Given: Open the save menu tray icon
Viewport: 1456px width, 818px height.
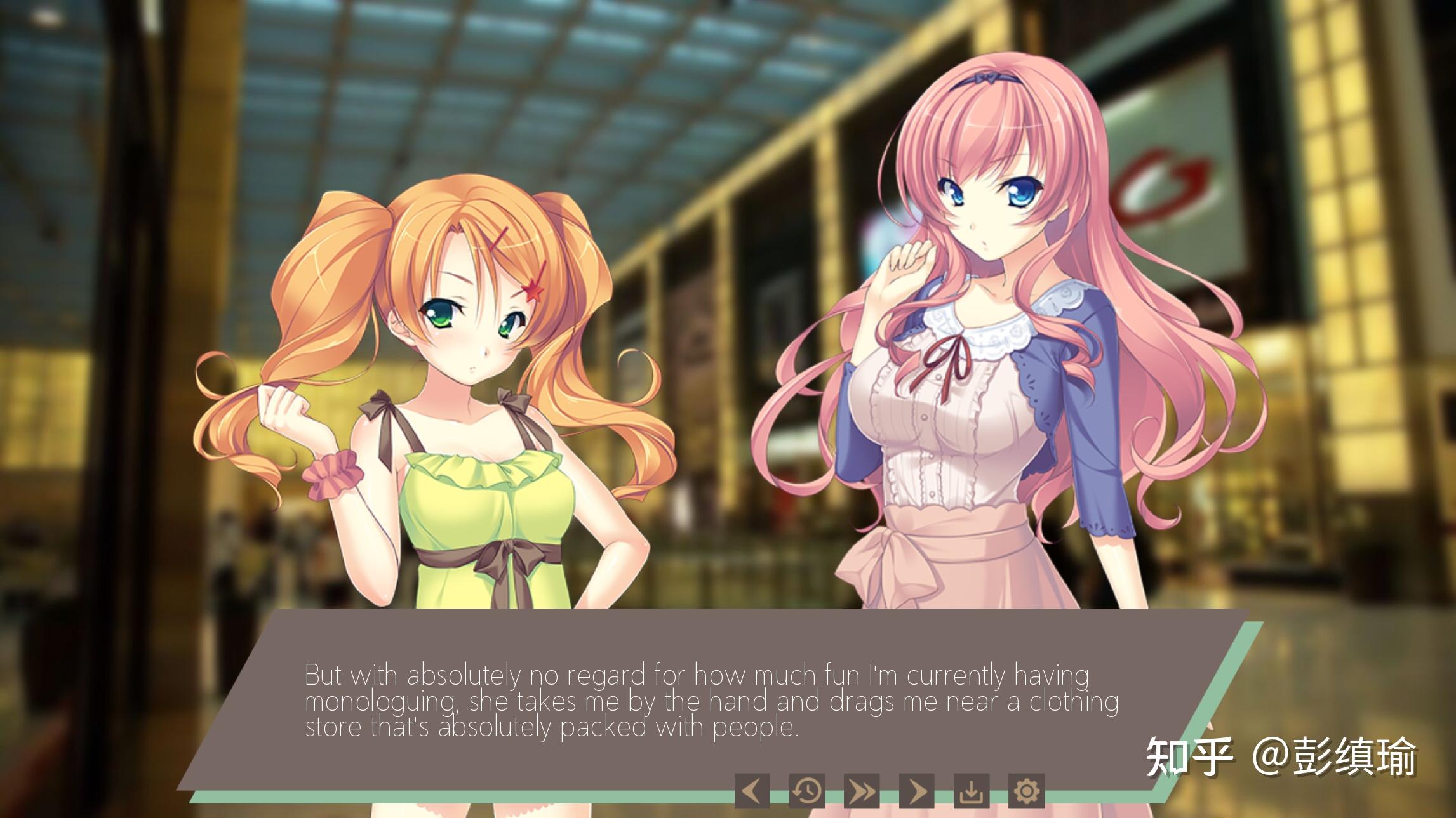Looking at the screenshot, I should coord(972,791).
